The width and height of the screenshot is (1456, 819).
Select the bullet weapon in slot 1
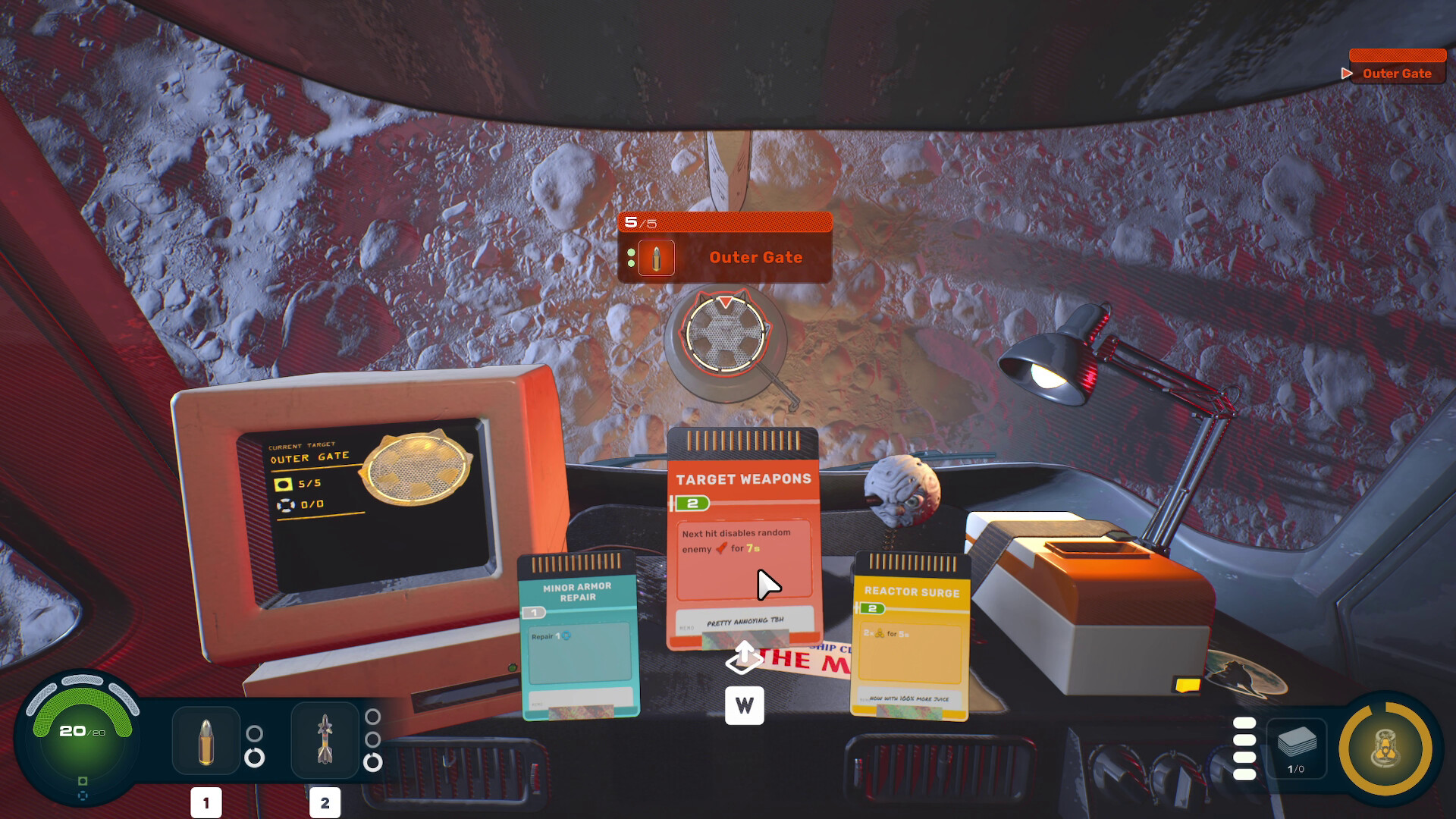coord(205,741)
